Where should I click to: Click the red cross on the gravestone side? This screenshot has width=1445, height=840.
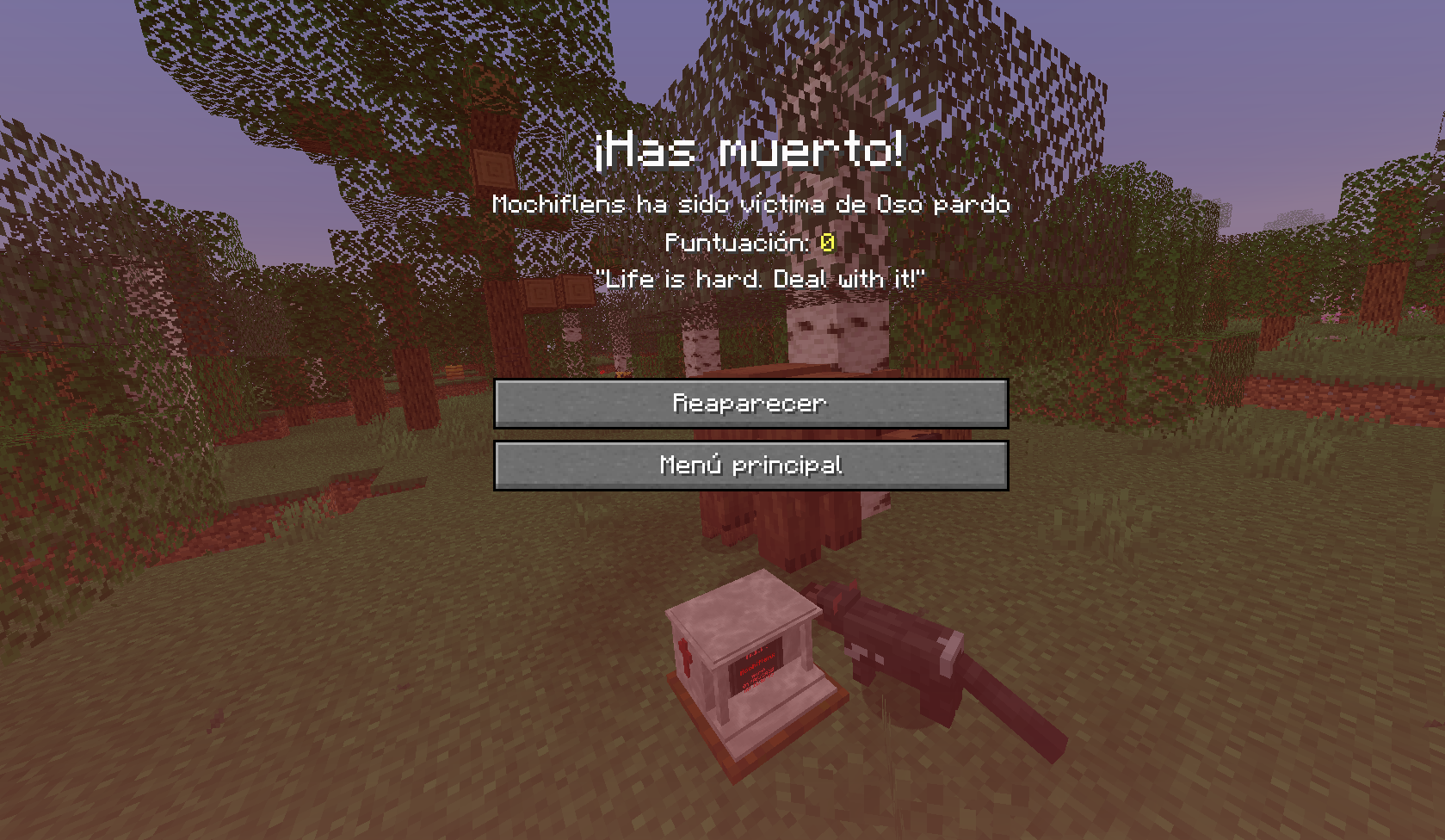tap(685, 658)
